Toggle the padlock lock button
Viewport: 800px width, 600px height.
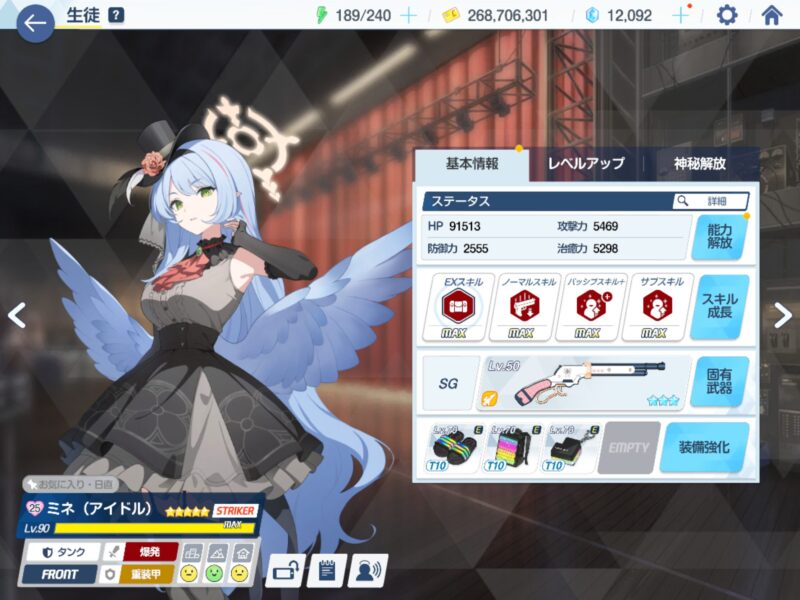click(x=285, y=571)
